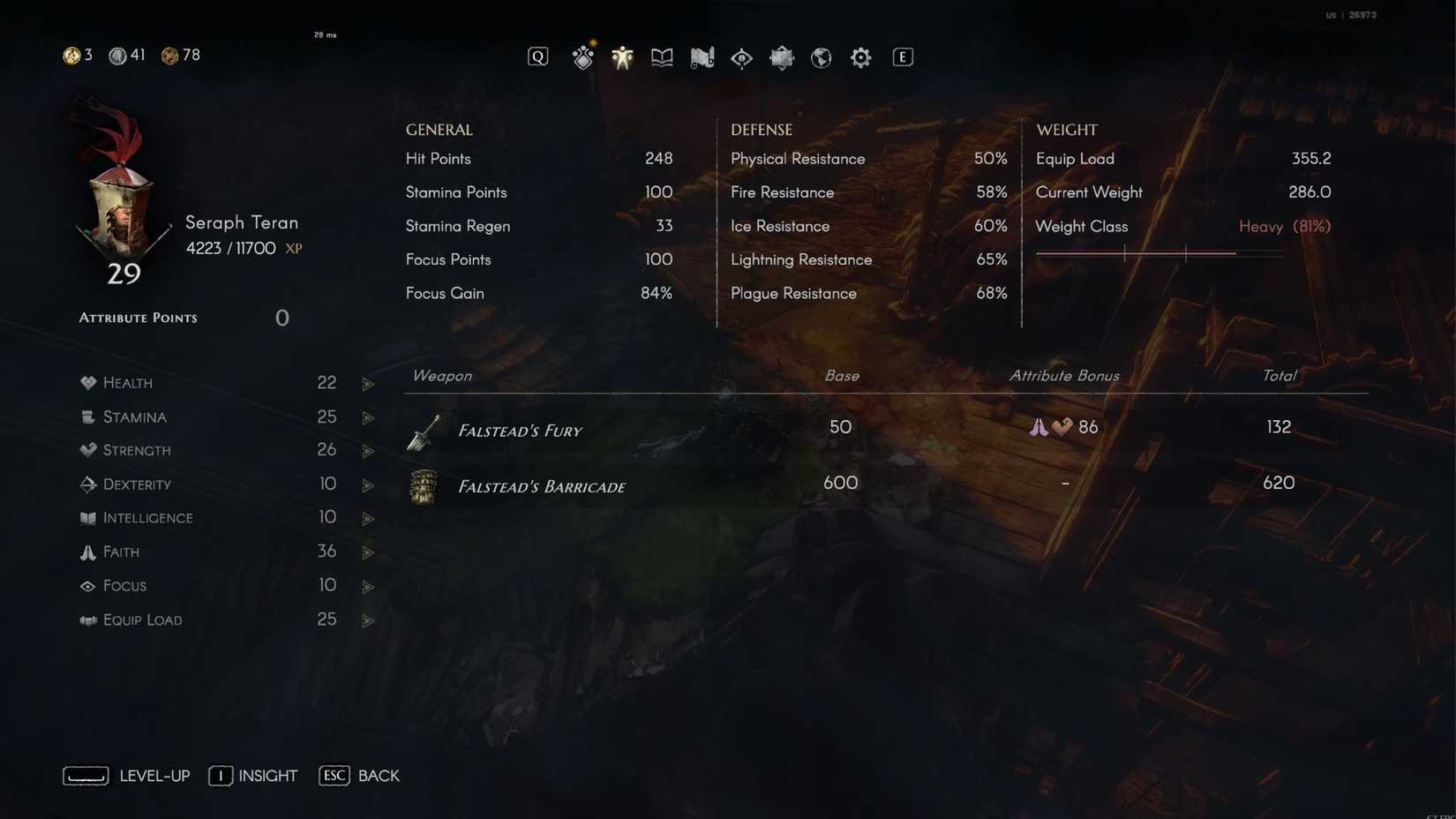The image size is (1456, 819).
Task: Click the puzzle-piece crafting icon
Action: tap(781, 56)
